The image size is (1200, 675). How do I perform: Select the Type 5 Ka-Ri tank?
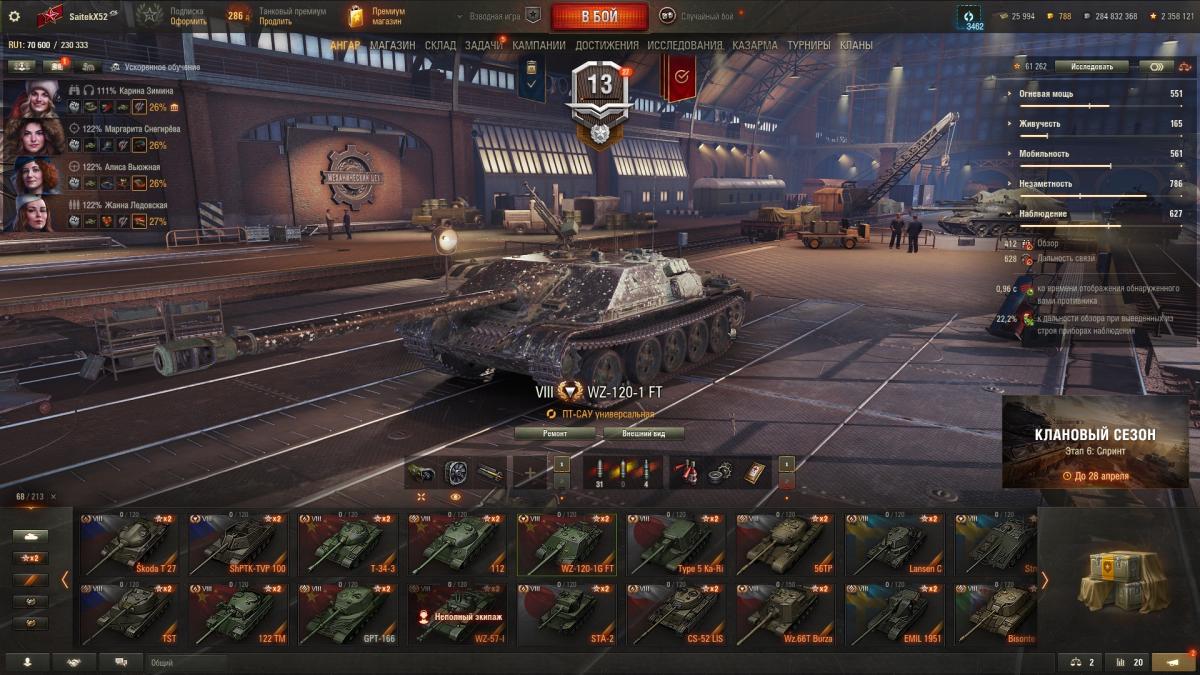click(676, 545)
